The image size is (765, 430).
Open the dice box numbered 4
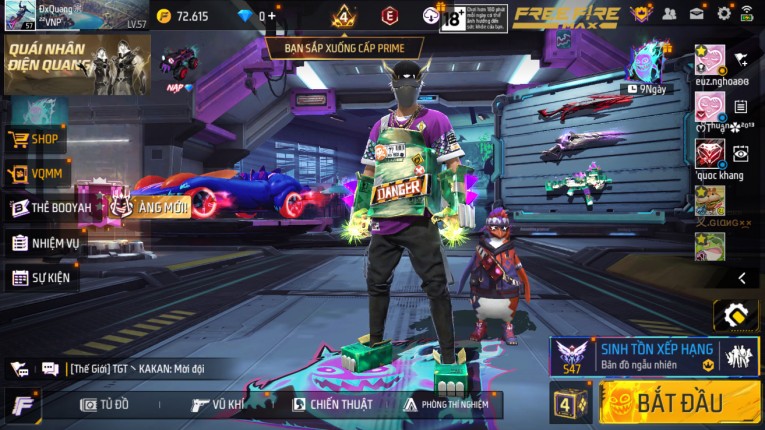[569, 404]
